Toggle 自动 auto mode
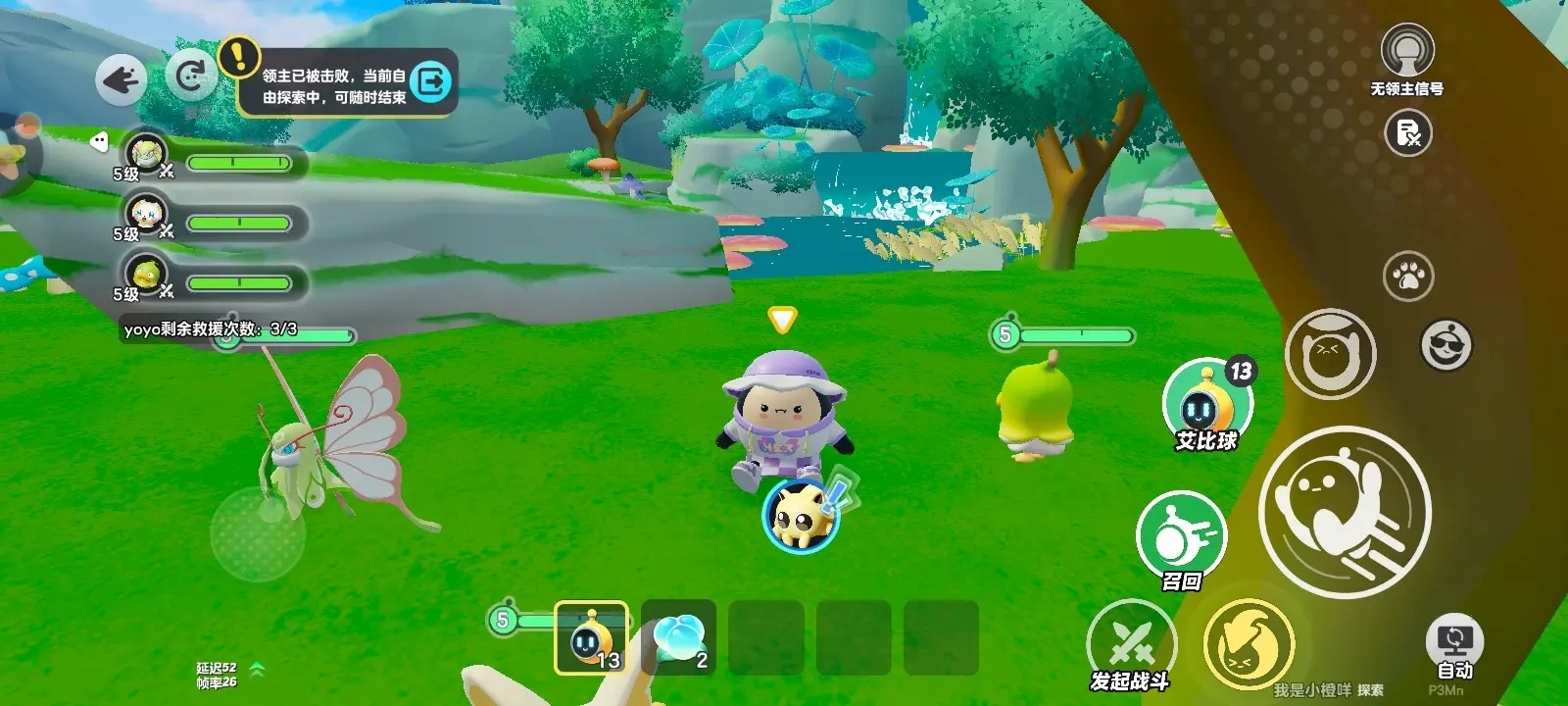The image size is (1568, 706). click(x=1454, y=644)
